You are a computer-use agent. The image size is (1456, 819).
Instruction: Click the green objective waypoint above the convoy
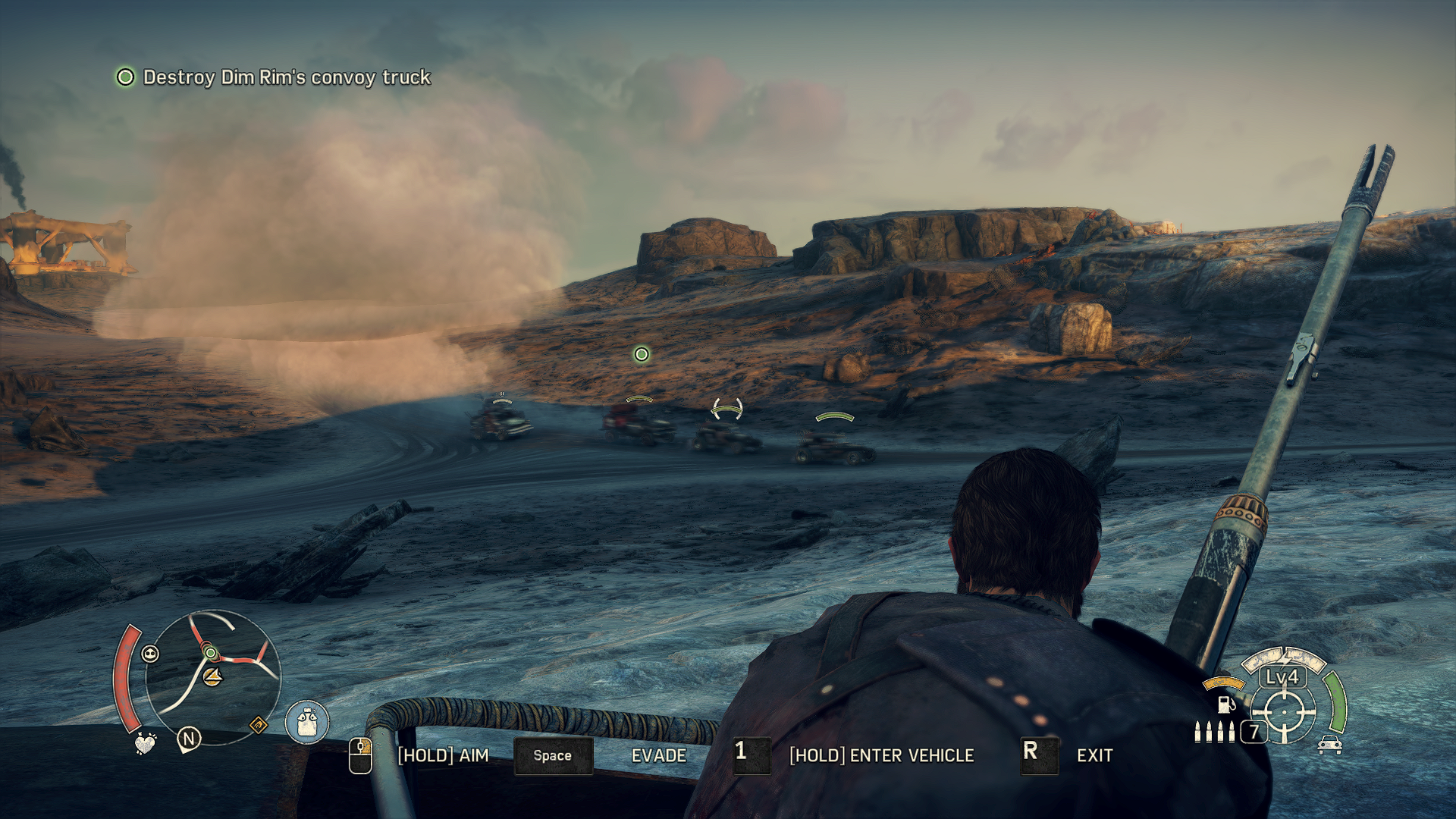coord(642,354)
